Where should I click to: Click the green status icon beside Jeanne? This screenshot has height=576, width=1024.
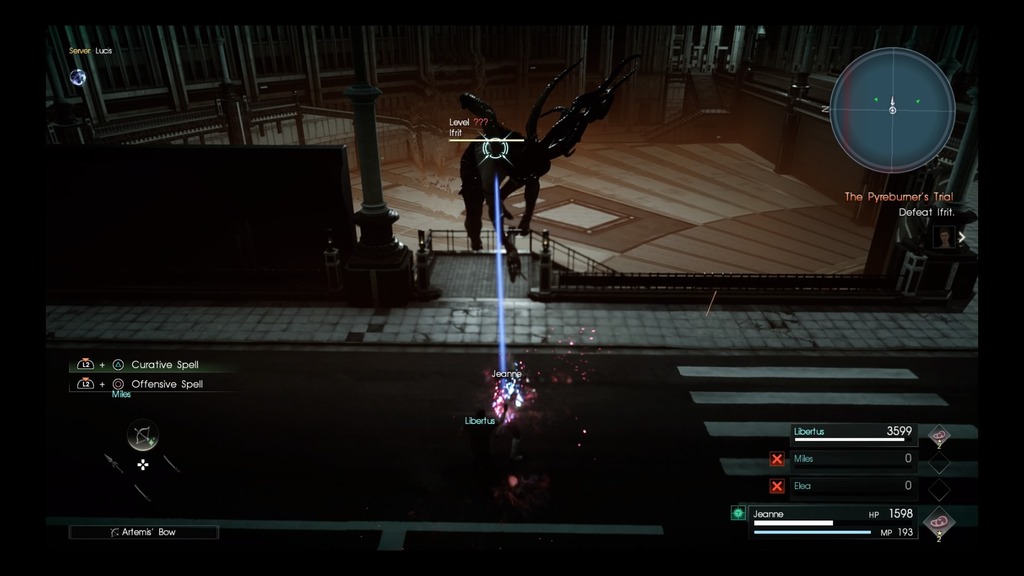[x=738, y=513]
